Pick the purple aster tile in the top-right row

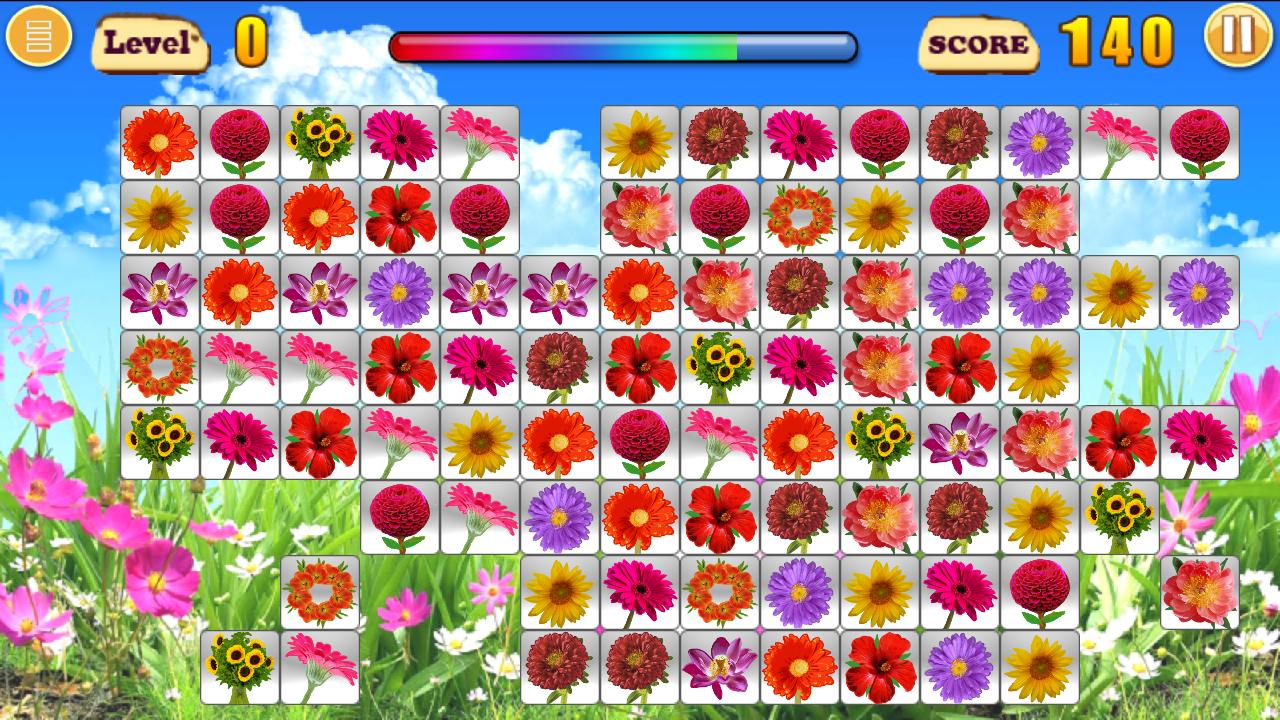click(1042, 140)
